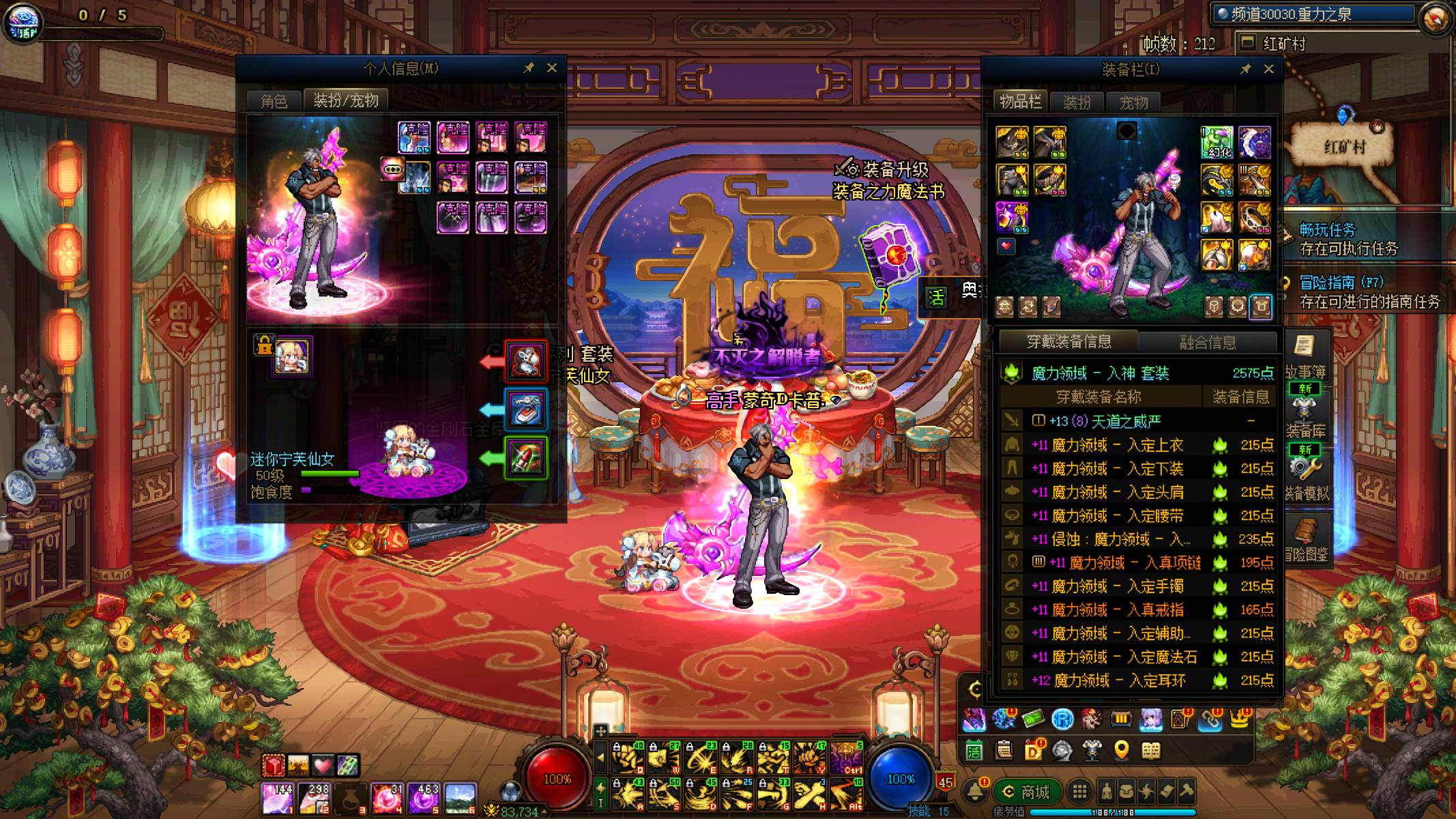Image resolution: width=1456 pixels, height=819 pixels.
Task: Select the 迷你宁芙仙女 pet portrait
Action: coord(292,356)
